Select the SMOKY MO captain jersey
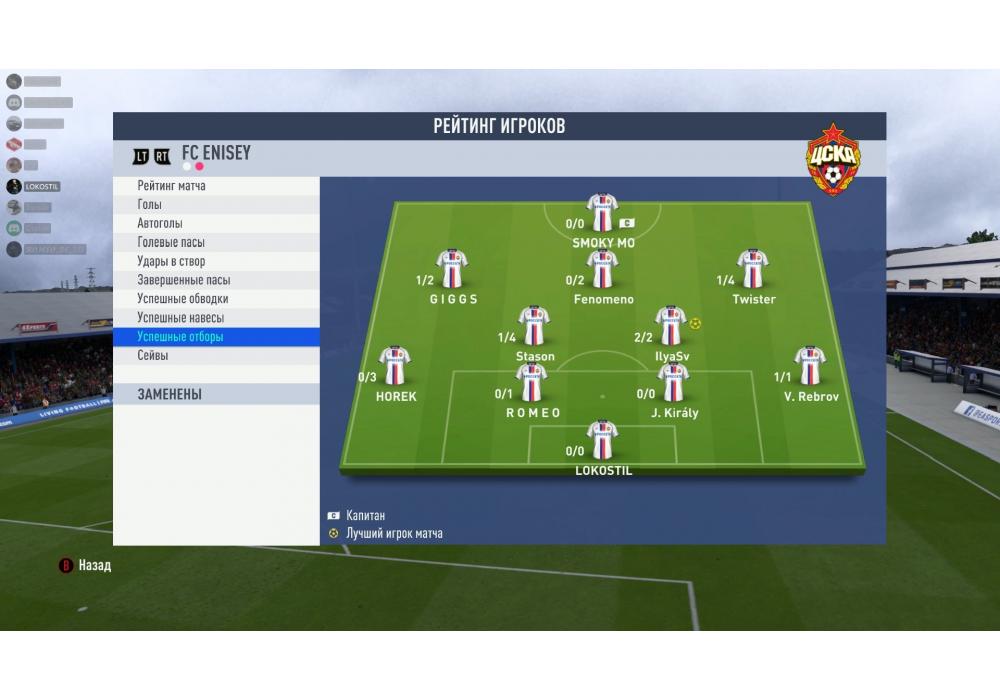 [602, 213]
